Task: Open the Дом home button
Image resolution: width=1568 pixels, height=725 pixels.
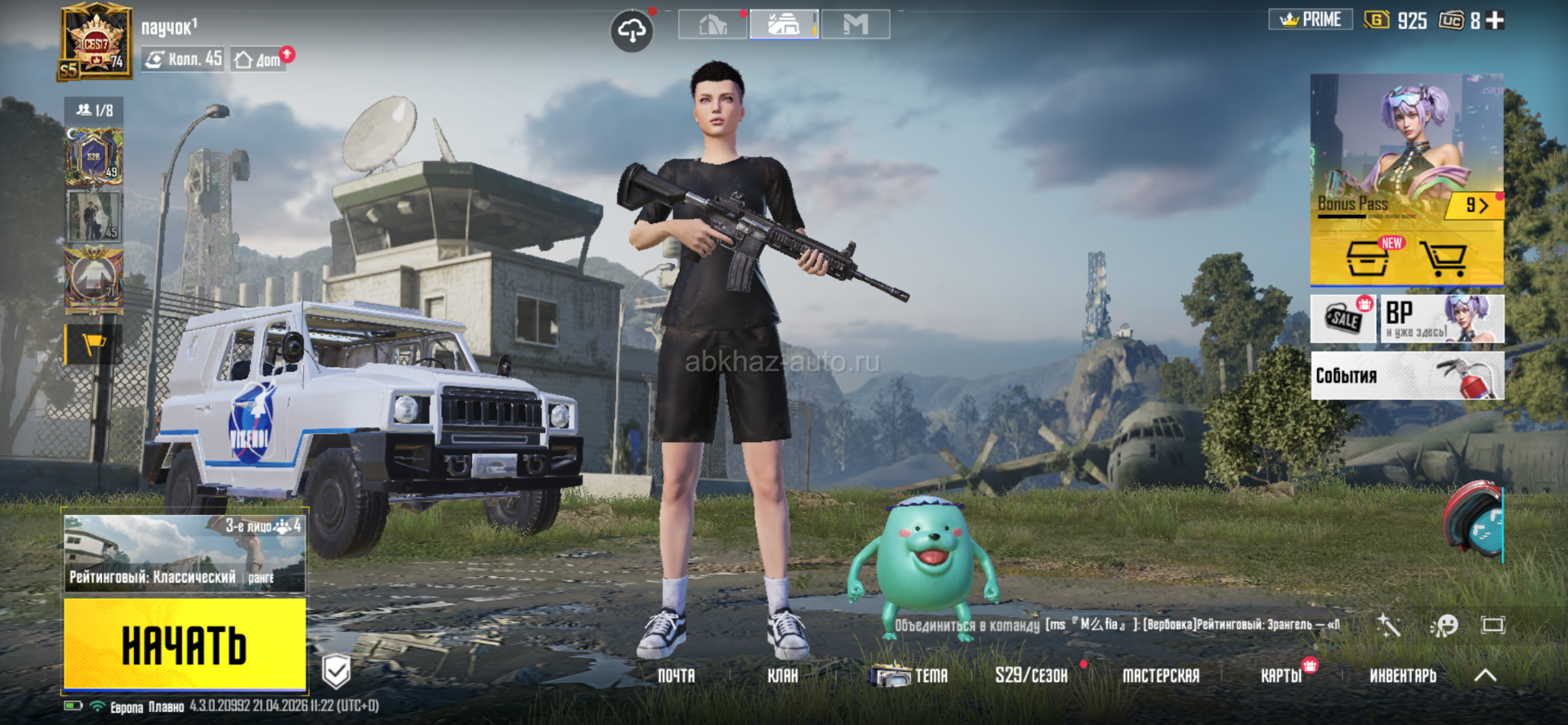Action: 259,60
